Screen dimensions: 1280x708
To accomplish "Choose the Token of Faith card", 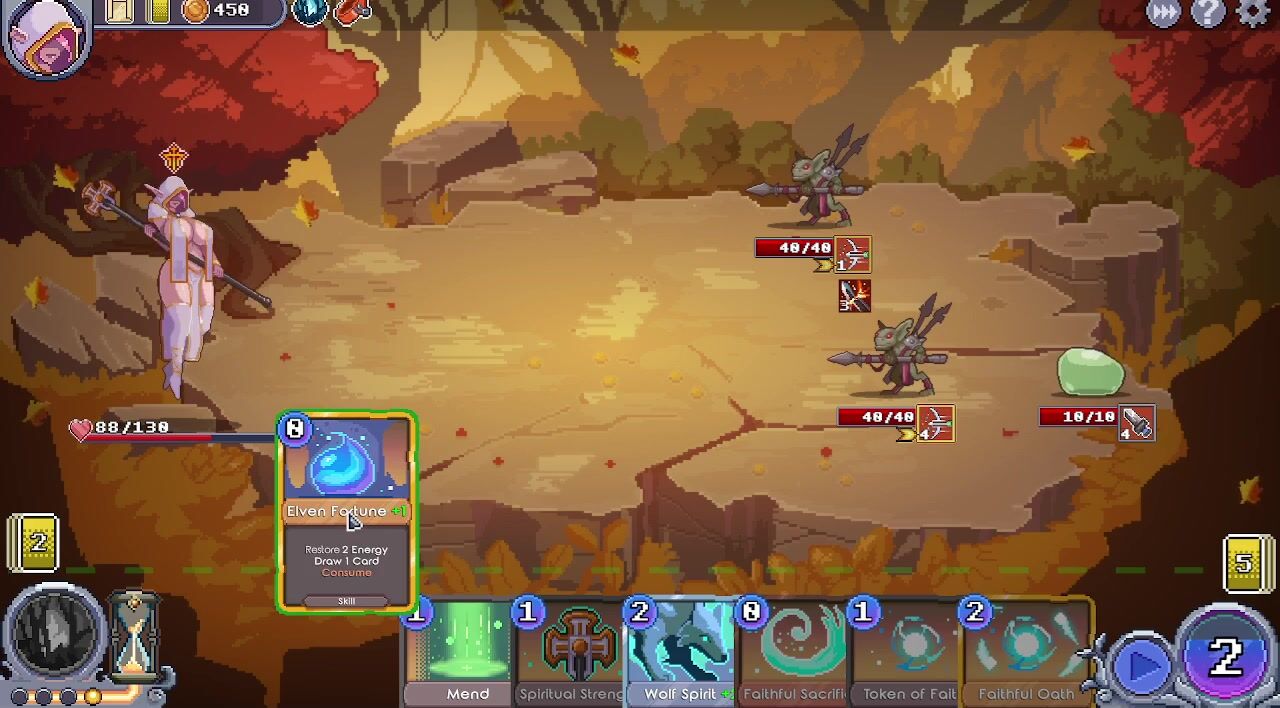I will (907, 652).
